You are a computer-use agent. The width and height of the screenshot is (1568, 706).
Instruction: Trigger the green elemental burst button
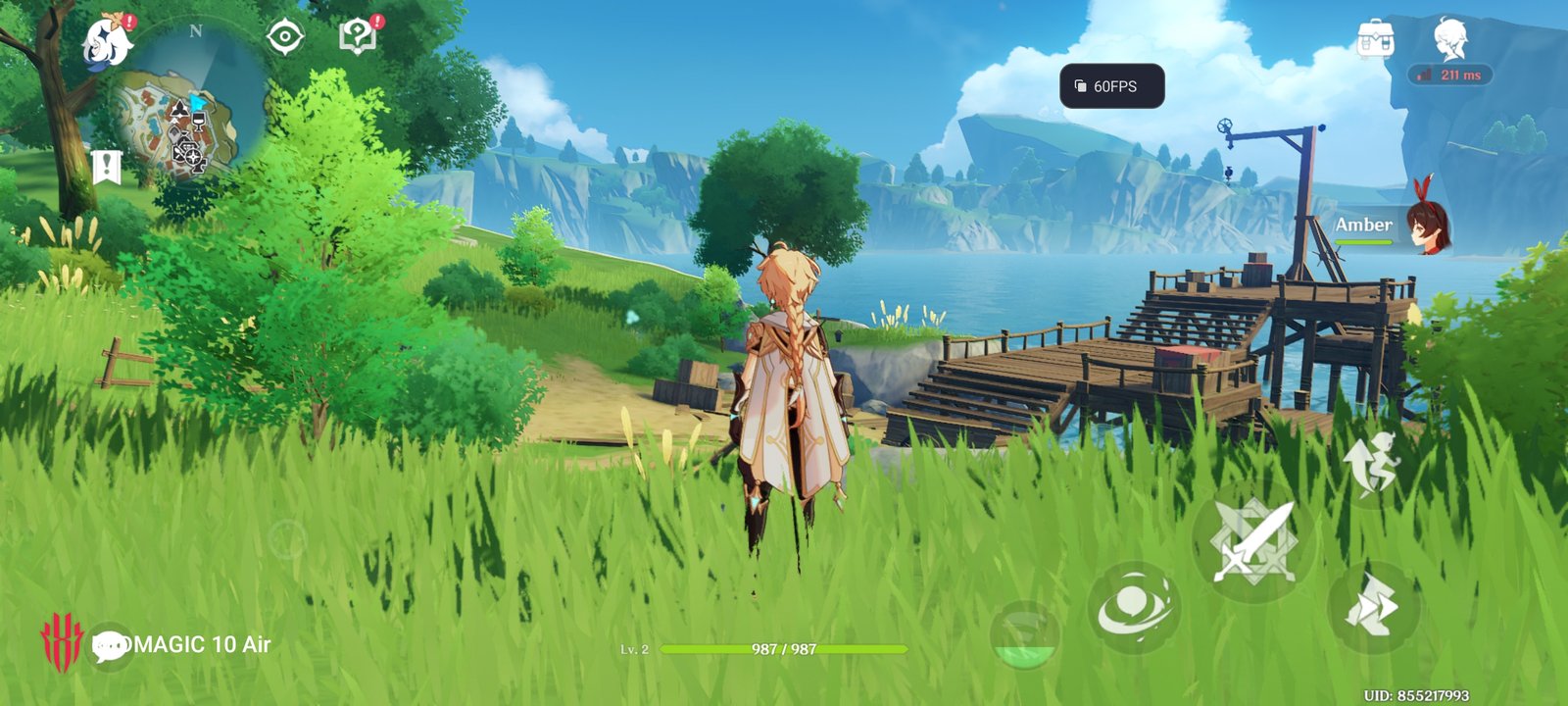point(1025,635)
